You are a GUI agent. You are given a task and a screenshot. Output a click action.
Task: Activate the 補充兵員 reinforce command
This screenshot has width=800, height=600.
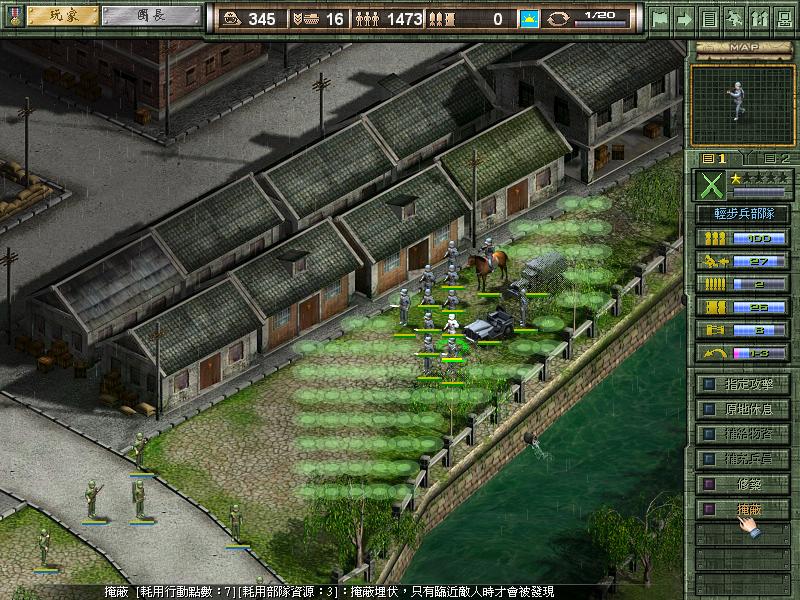click(743, 459)
